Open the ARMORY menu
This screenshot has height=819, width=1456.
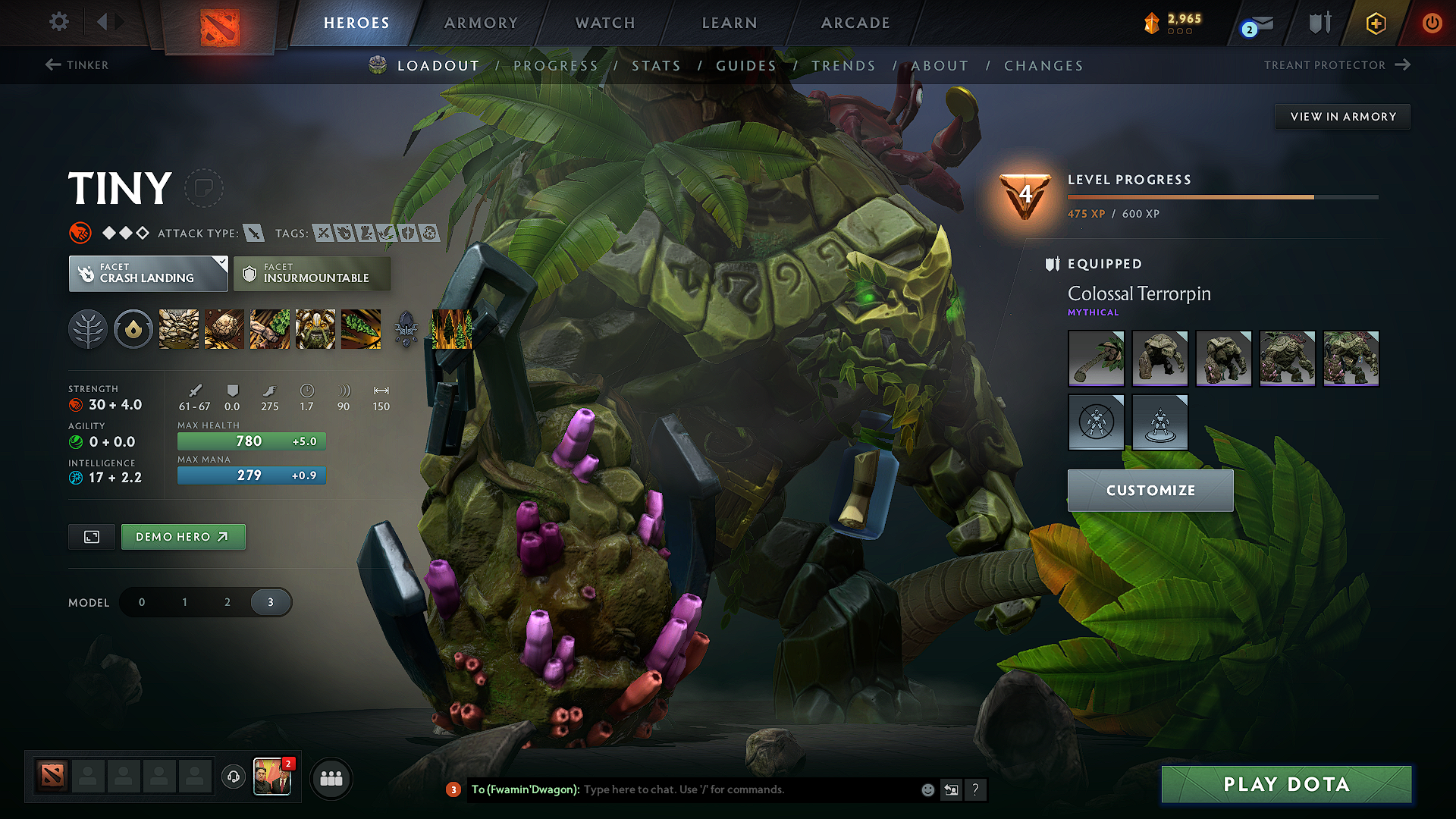click(480, 23)
